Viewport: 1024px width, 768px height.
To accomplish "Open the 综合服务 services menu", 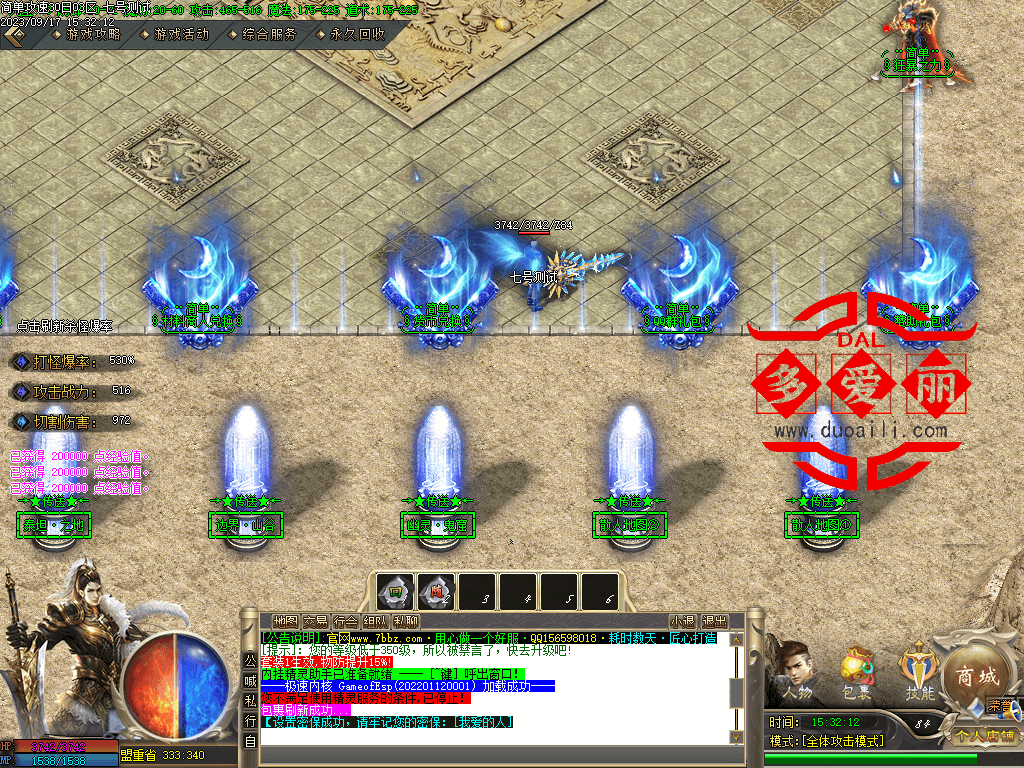I will tap(269, 34).
